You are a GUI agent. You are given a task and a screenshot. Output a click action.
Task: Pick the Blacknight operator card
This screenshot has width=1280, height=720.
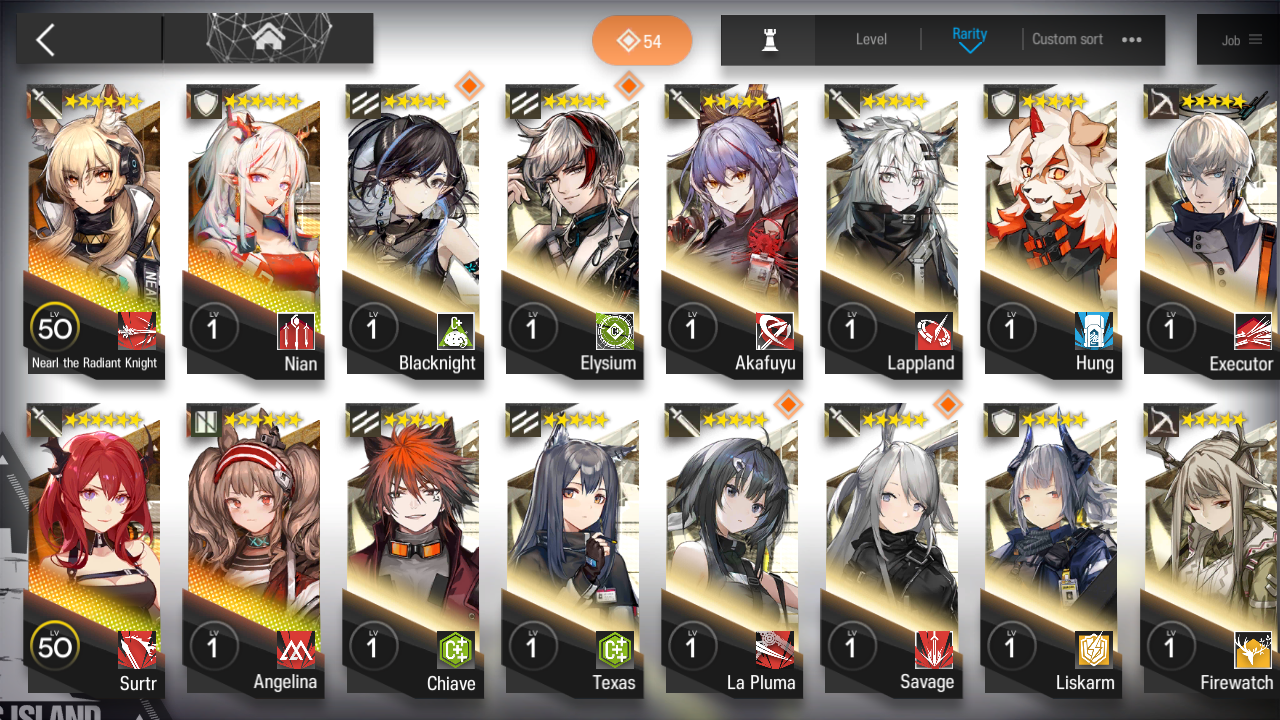(x=413, y=230)
